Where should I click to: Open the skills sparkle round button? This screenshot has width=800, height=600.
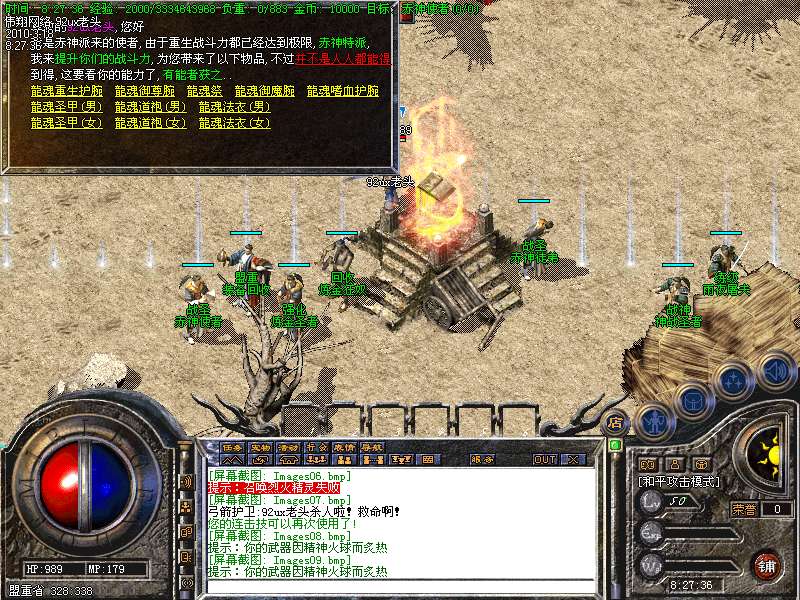pyautogui.click(x=735, y=380)
